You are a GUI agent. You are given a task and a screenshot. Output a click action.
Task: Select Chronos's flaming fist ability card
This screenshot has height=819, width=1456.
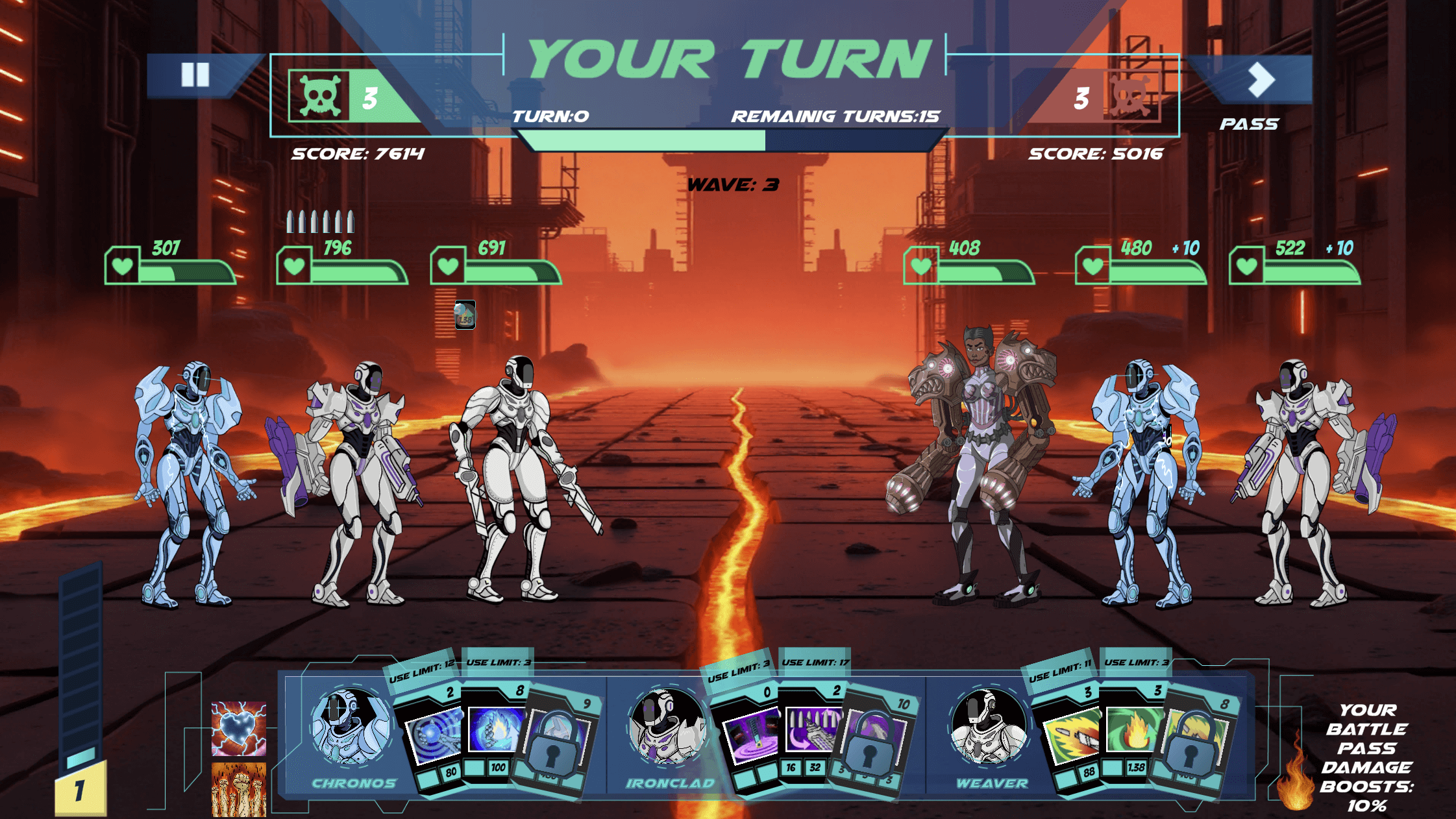[x=495, y=730]
